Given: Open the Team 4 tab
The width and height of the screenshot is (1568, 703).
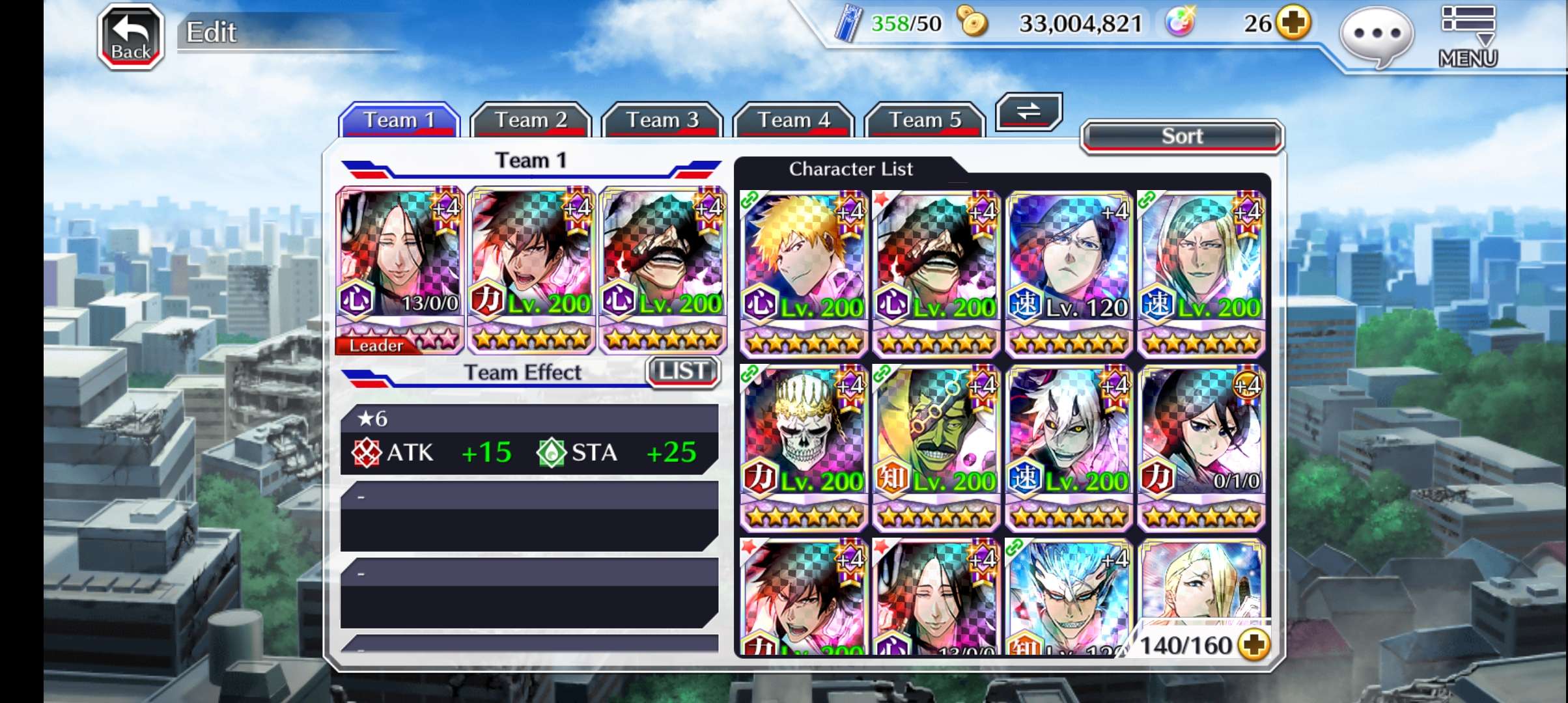Looking at the screenshot, I should tap(793, 120).
